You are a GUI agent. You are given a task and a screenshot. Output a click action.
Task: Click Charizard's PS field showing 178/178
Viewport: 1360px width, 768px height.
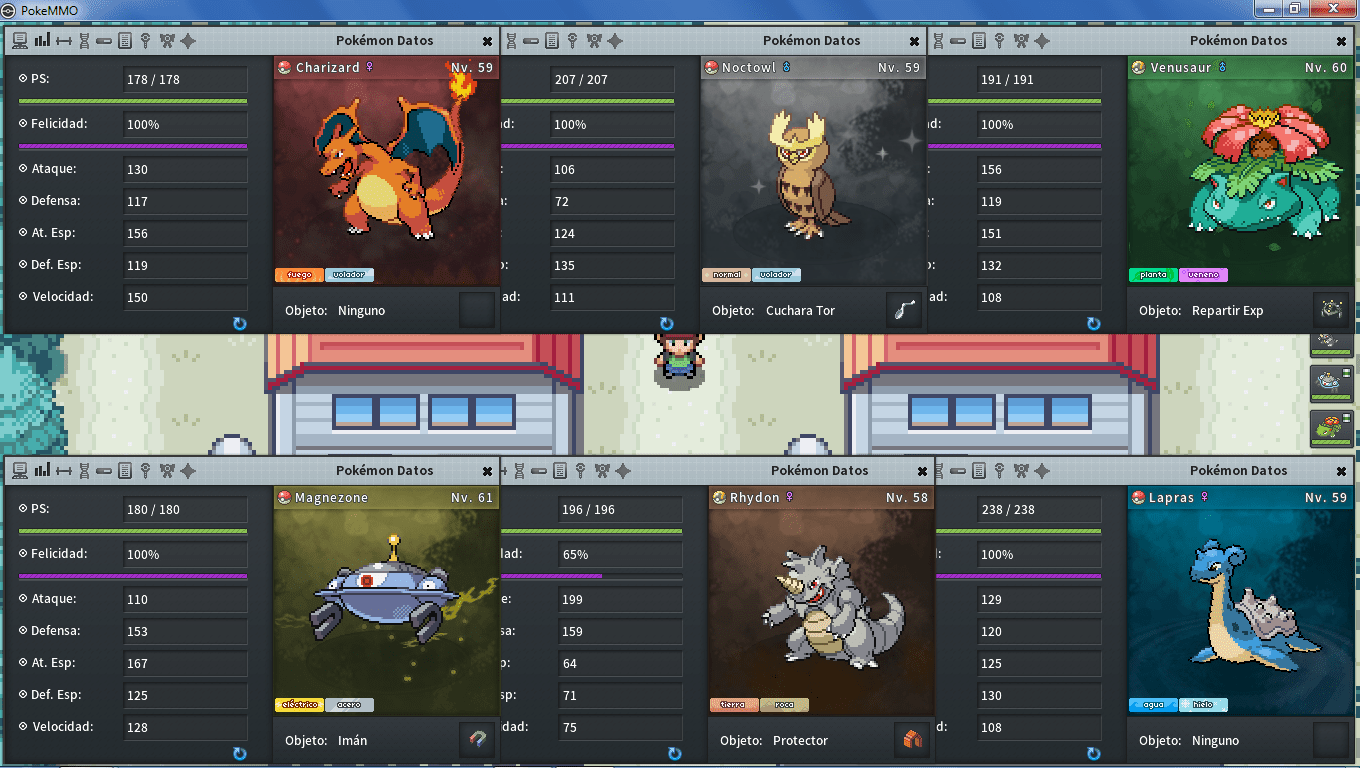click(184, 80)
